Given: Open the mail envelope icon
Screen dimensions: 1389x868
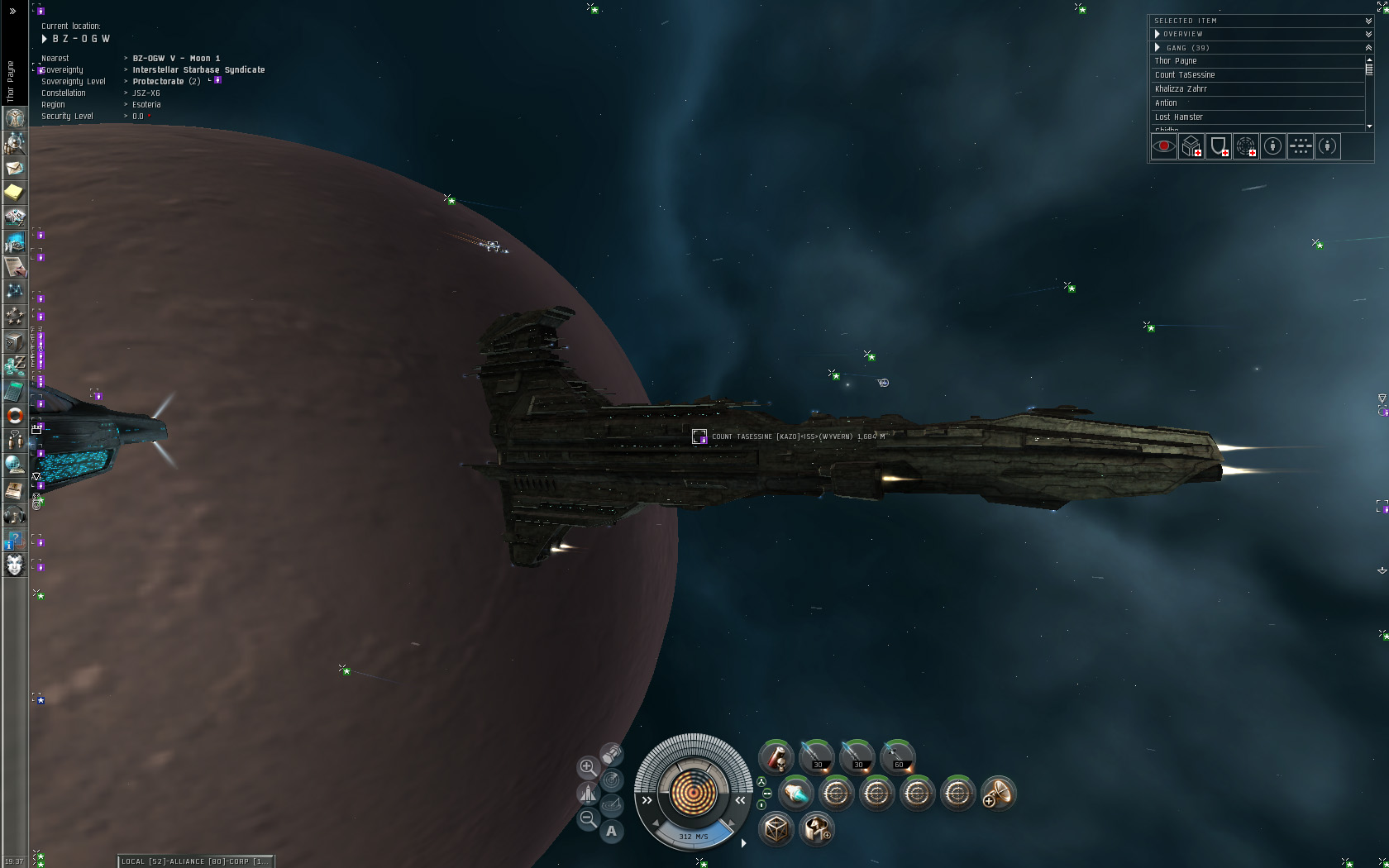Looking at the screenshot, I should [x=14, y=168].
